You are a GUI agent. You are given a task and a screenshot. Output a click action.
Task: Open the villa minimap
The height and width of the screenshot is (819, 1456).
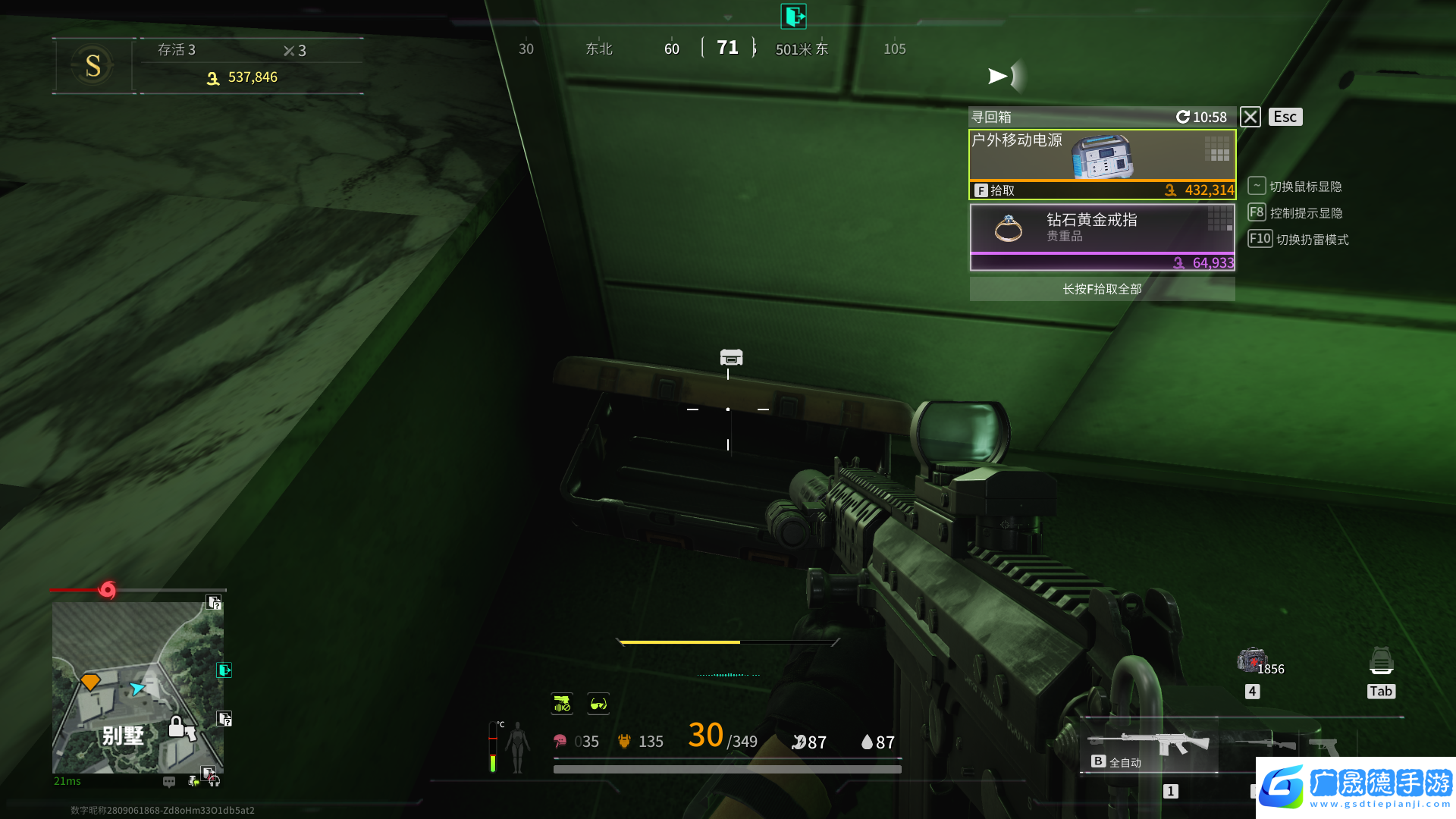tap(137, 687)
